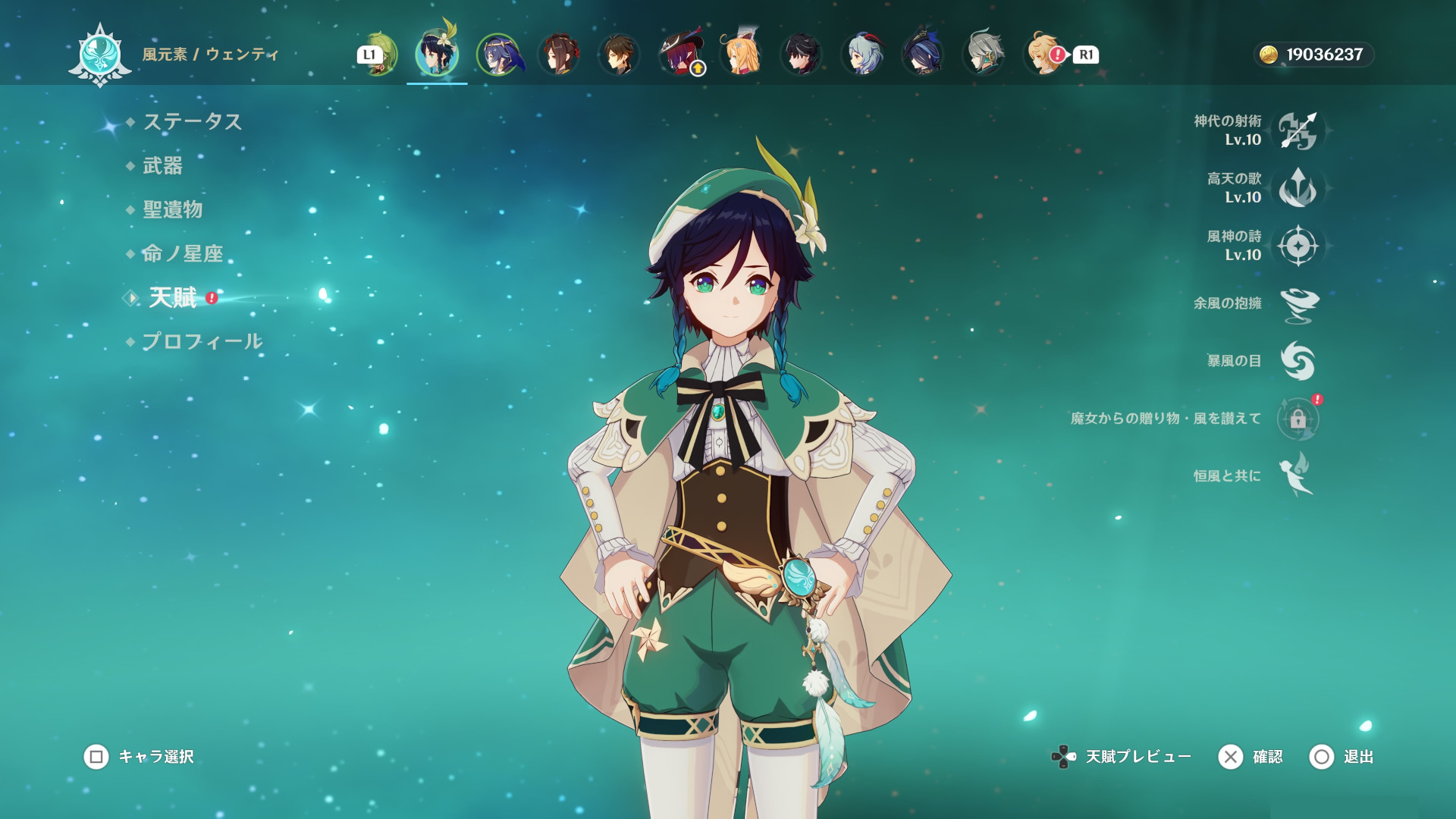Image resolution: width=1456 pixels, height=819 pixels.
Task: Select the 恒風と共に passive talent
Action: pyautogui.click(x=1298, y=476)
